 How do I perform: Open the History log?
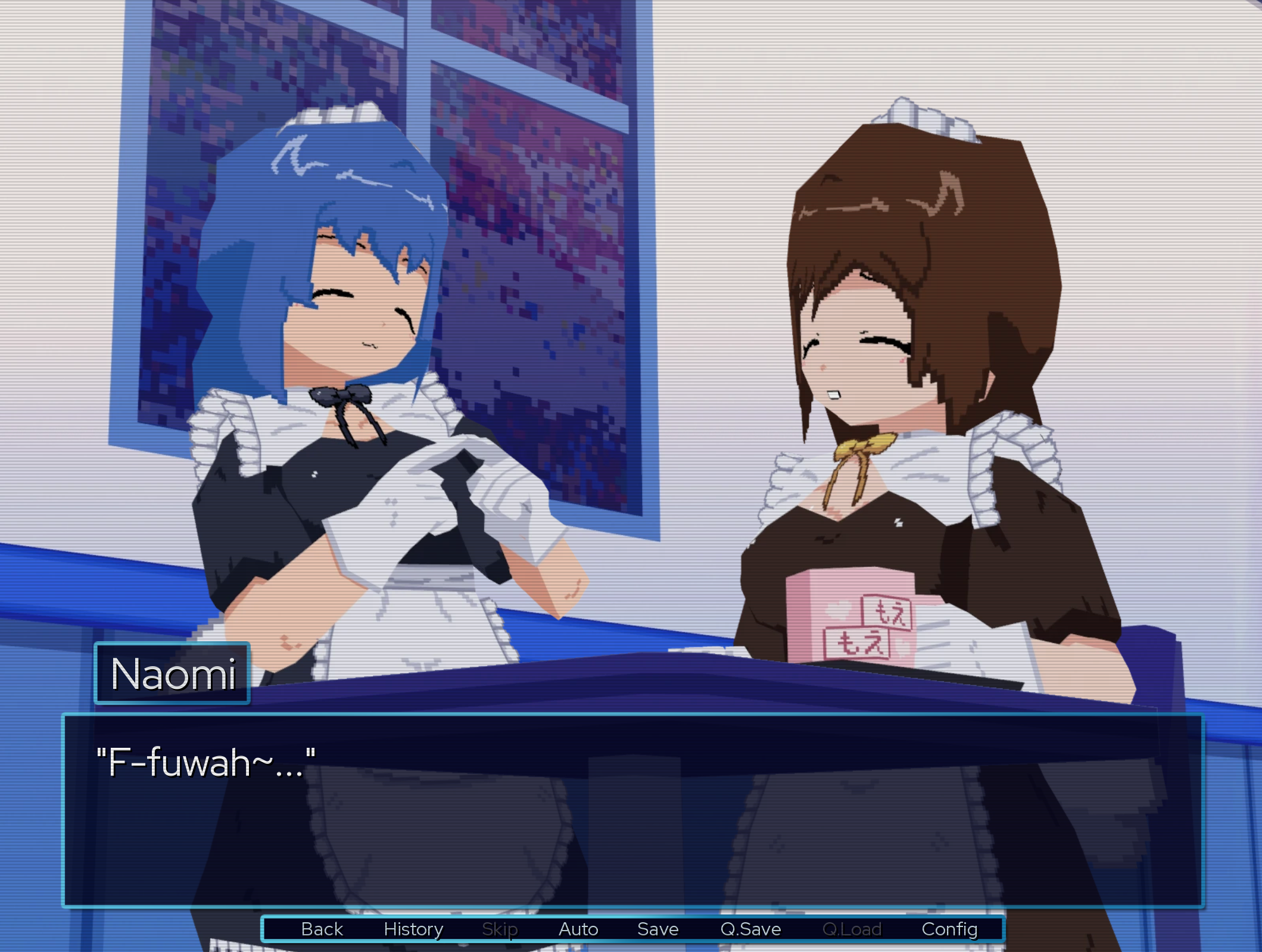pyautogui.click(x=415, y=929)
